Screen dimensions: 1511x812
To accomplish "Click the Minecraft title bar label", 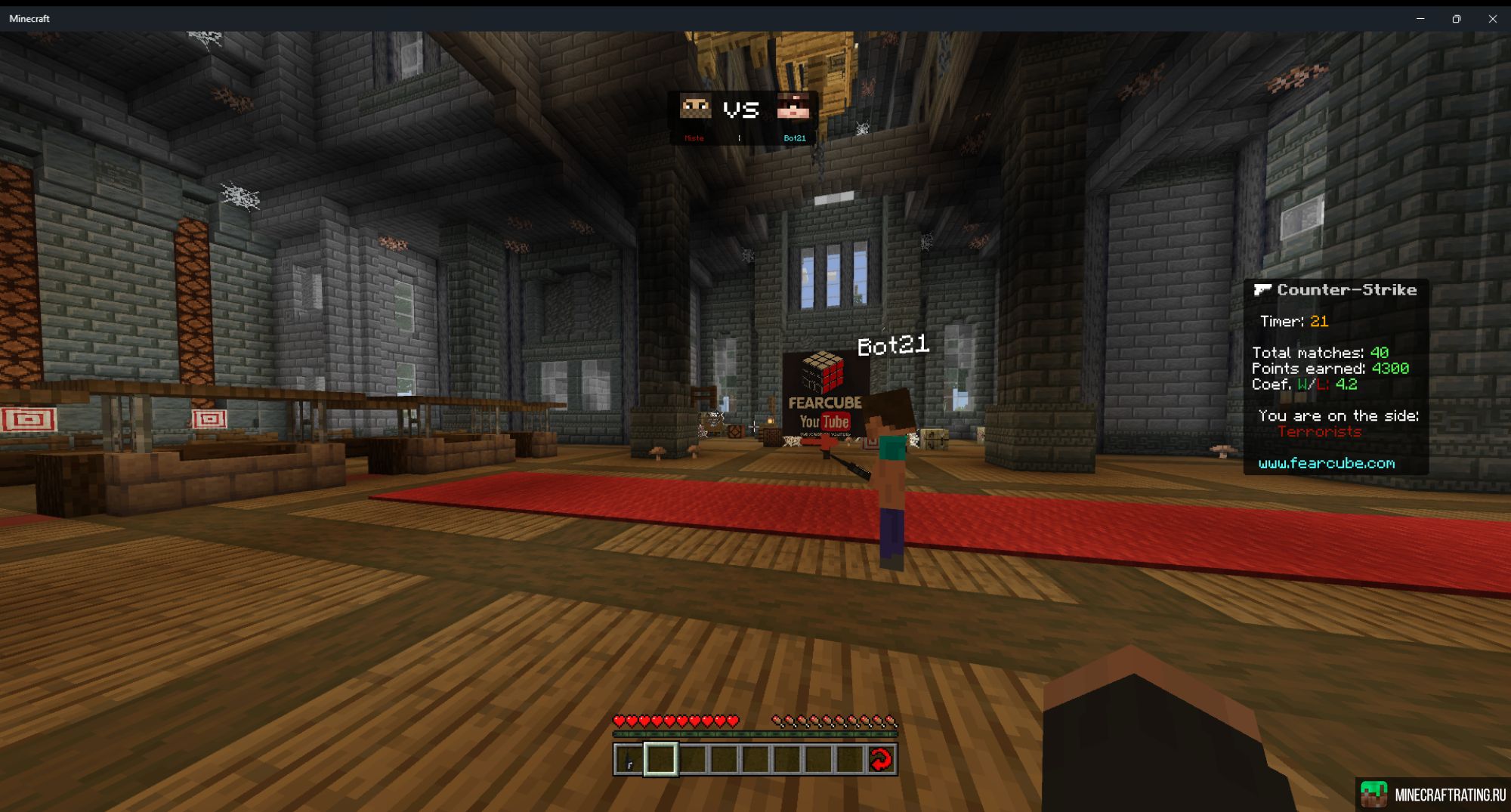I will pos(28,18).
